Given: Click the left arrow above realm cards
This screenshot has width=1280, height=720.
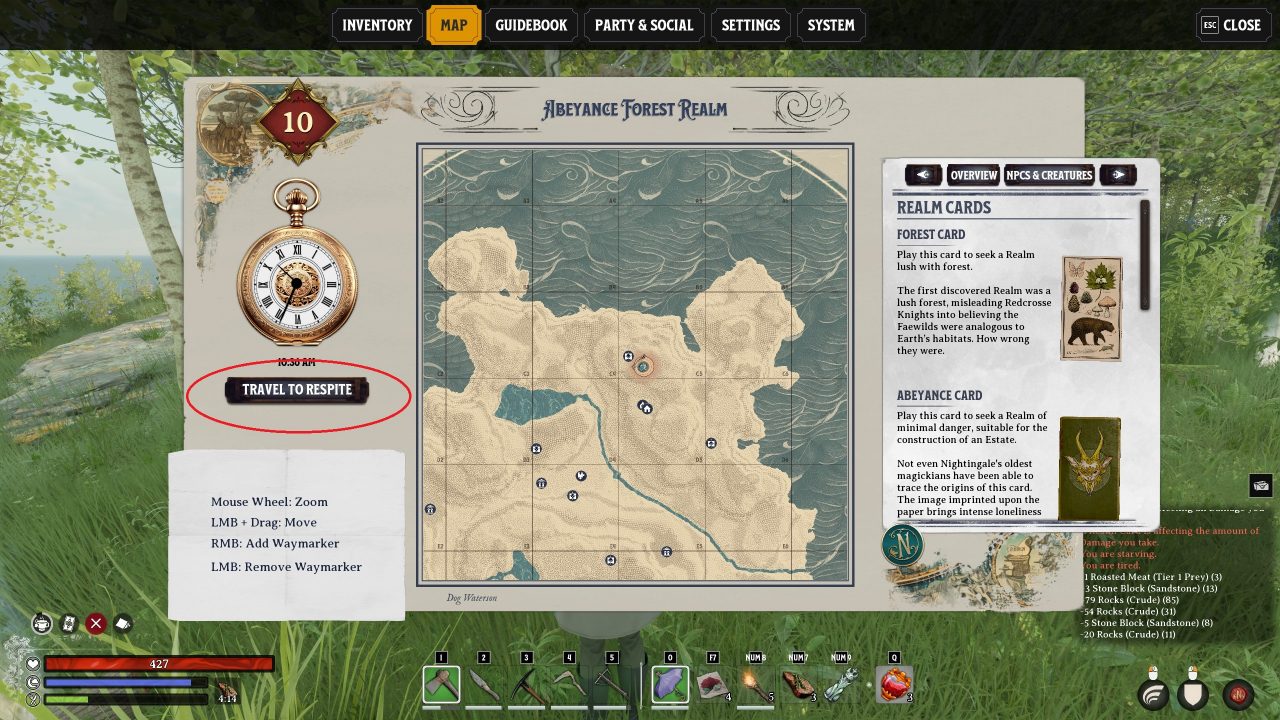Looking at the screenshot, I should click(x=923, y=175).
